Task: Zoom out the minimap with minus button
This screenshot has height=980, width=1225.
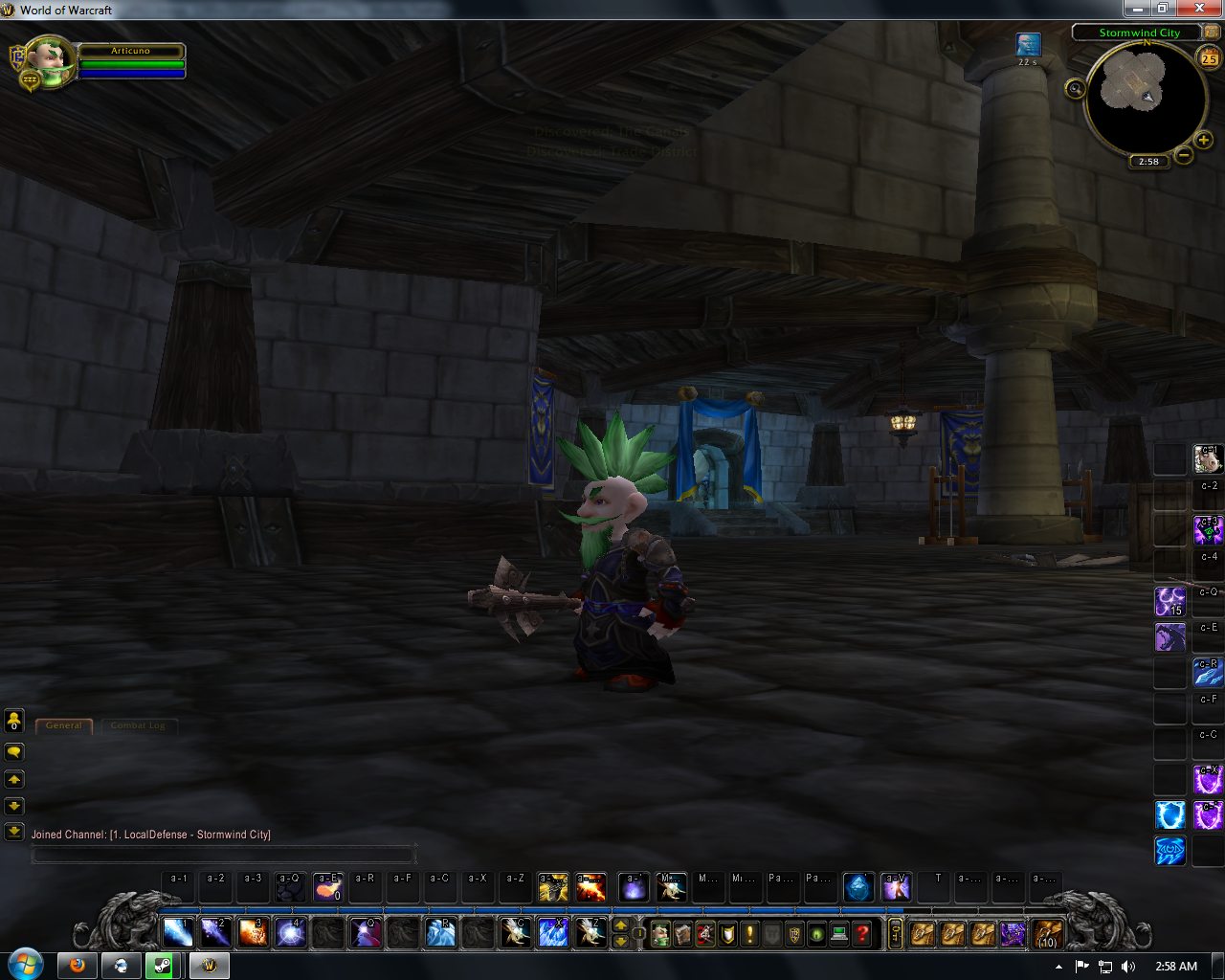Action: point(1184,155)
